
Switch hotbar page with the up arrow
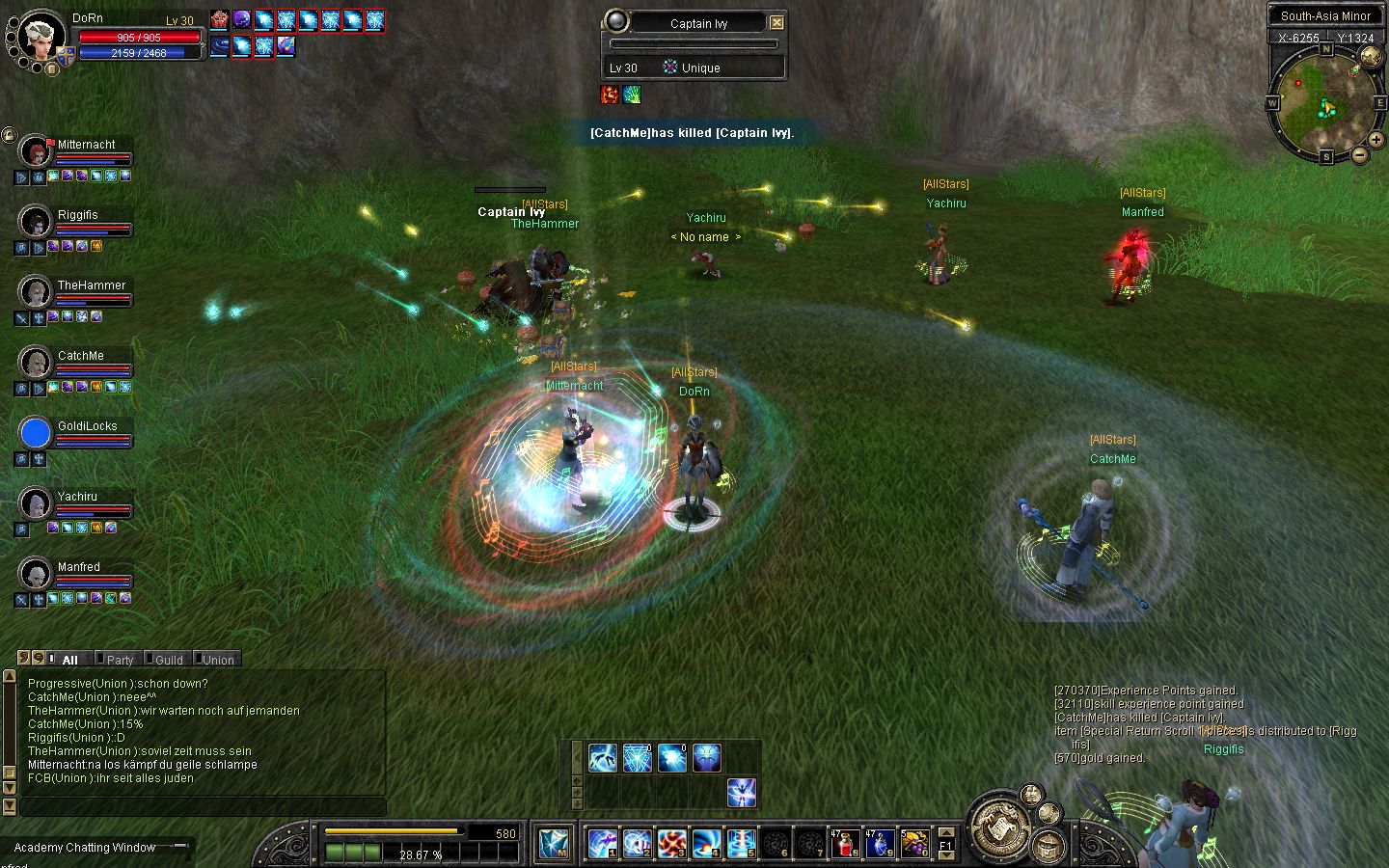pos(946,832)
